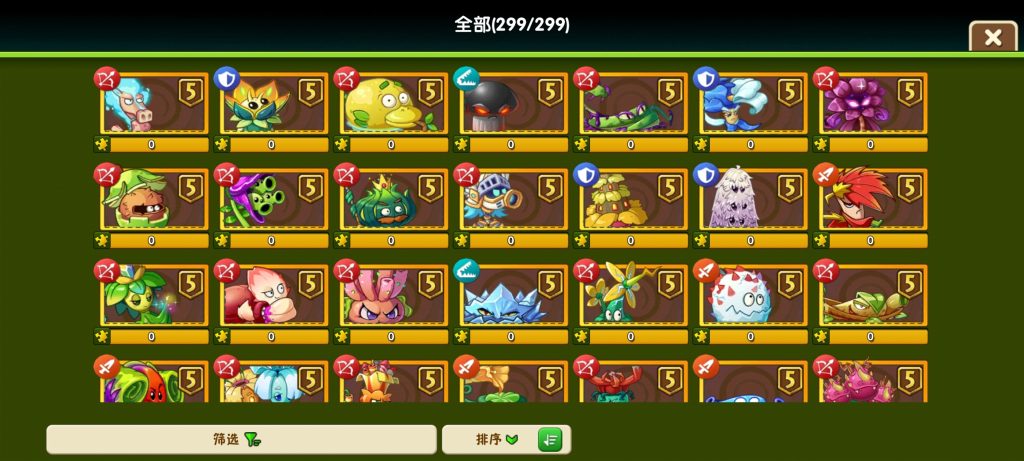
Task: Select the yellow lemon duck plant card
Action: coord(391,105)
